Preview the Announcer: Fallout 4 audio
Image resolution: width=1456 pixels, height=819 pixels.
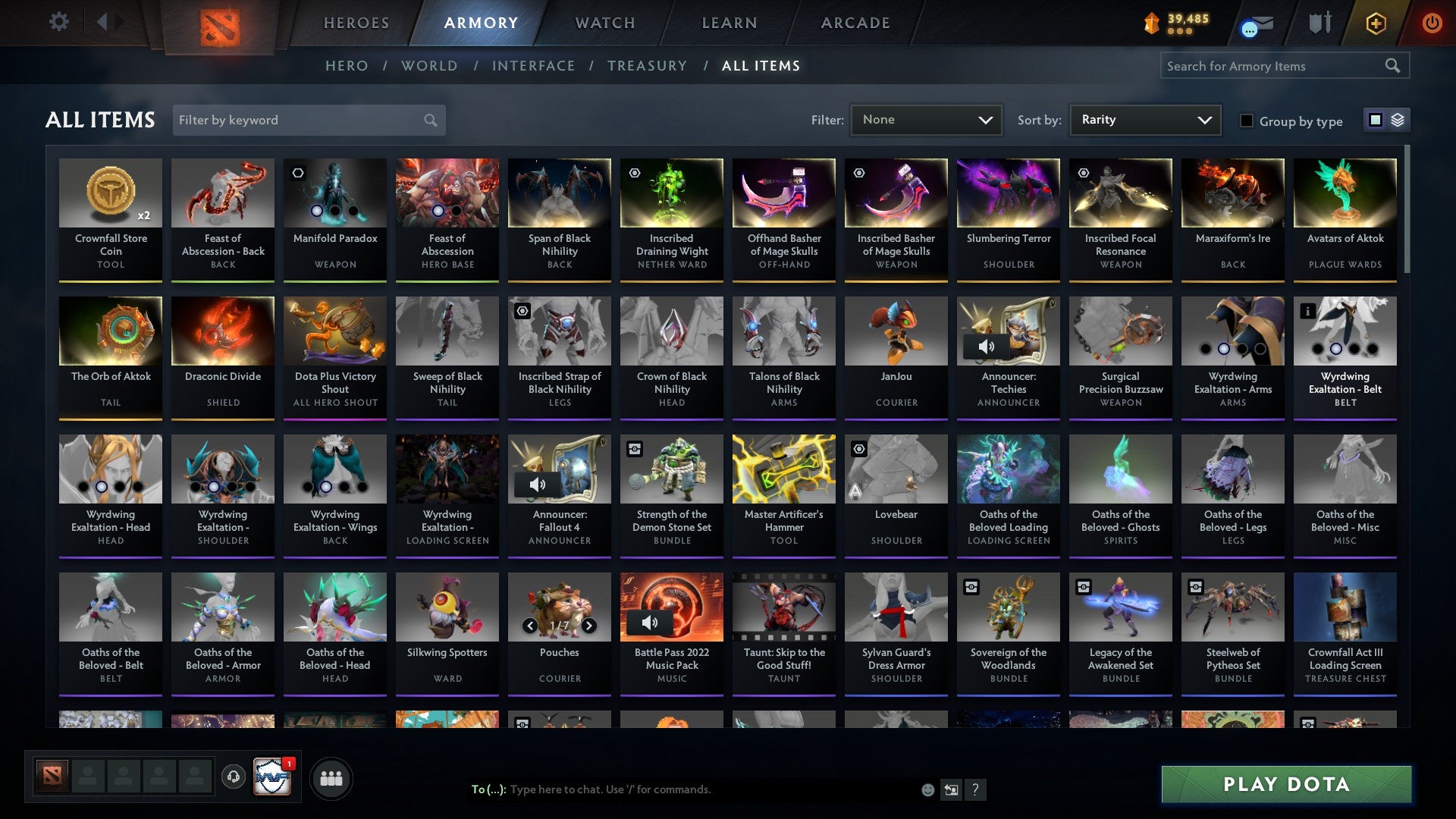pos(538,485)
